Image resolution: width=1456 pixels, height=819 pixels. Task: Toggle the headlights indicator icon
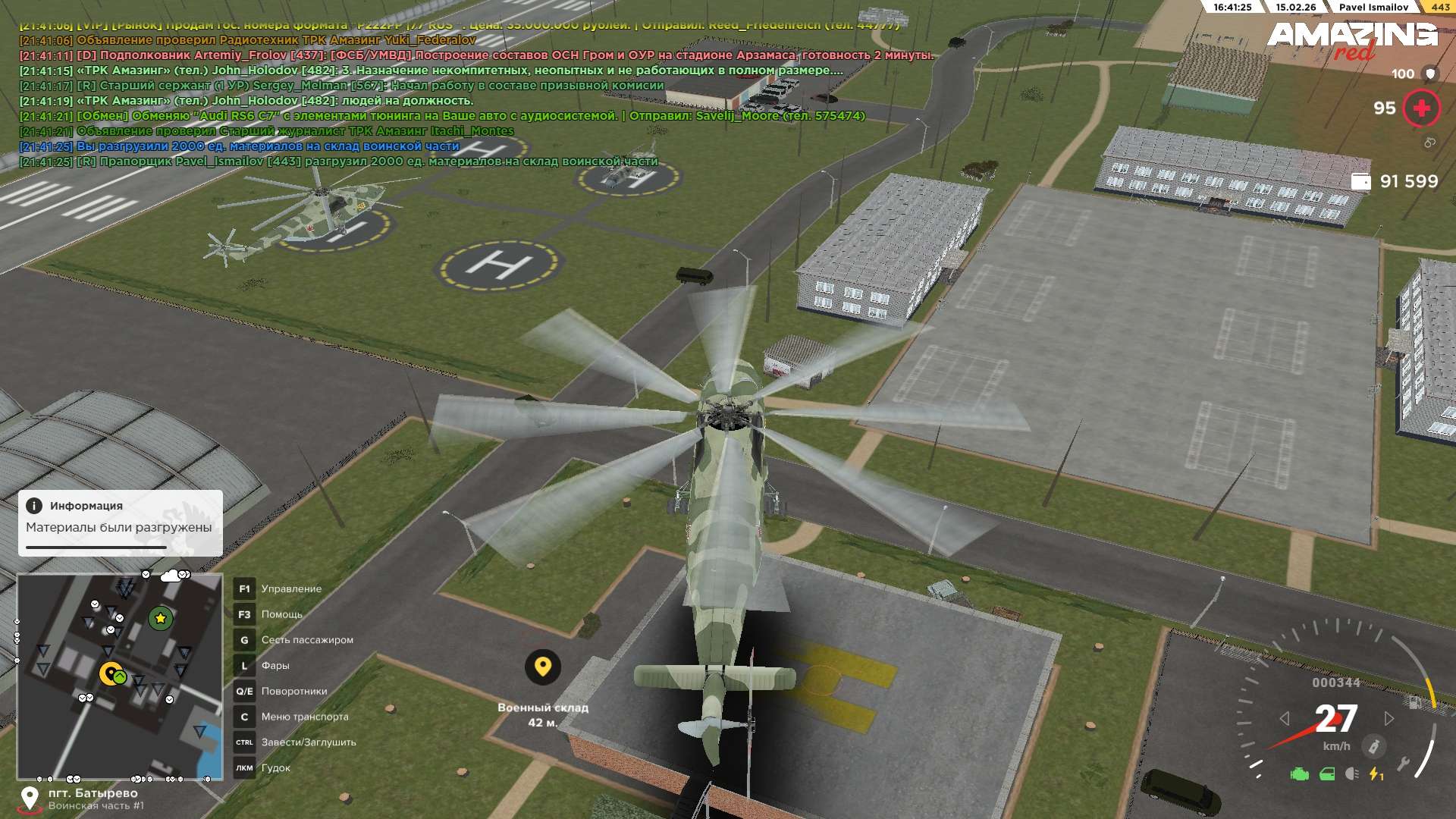coord(1351,774)
